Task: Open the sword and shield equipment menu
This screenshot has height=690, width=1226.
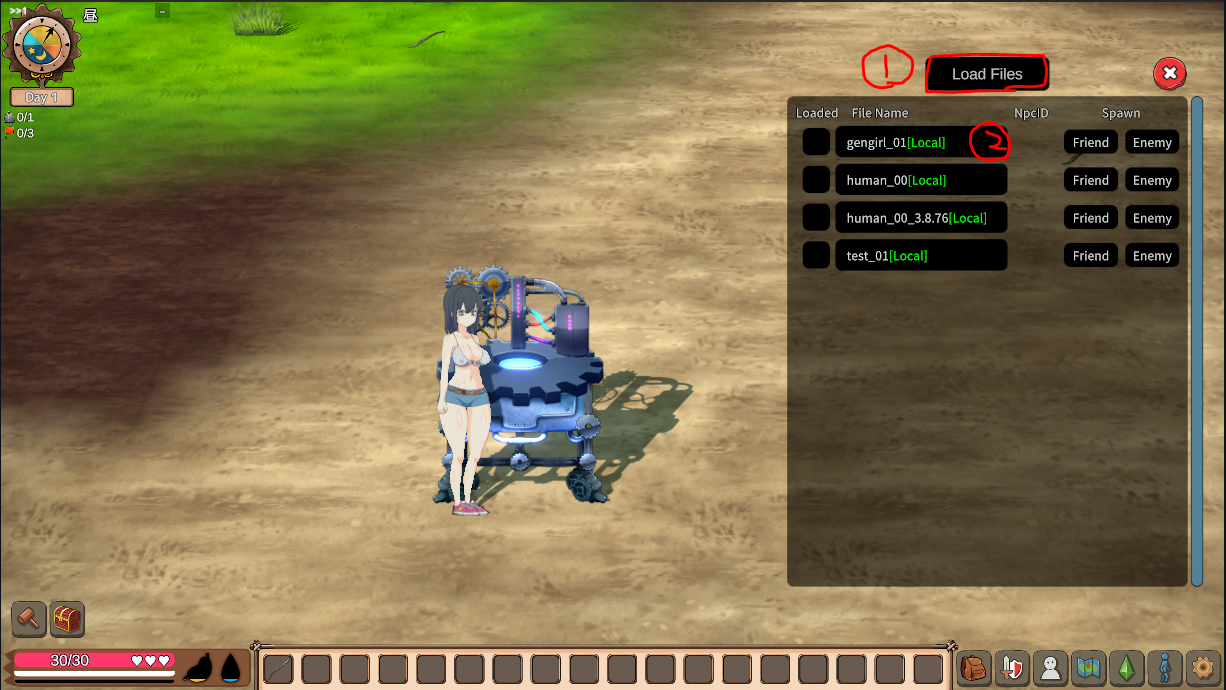Action: (x=1012, y=667)
